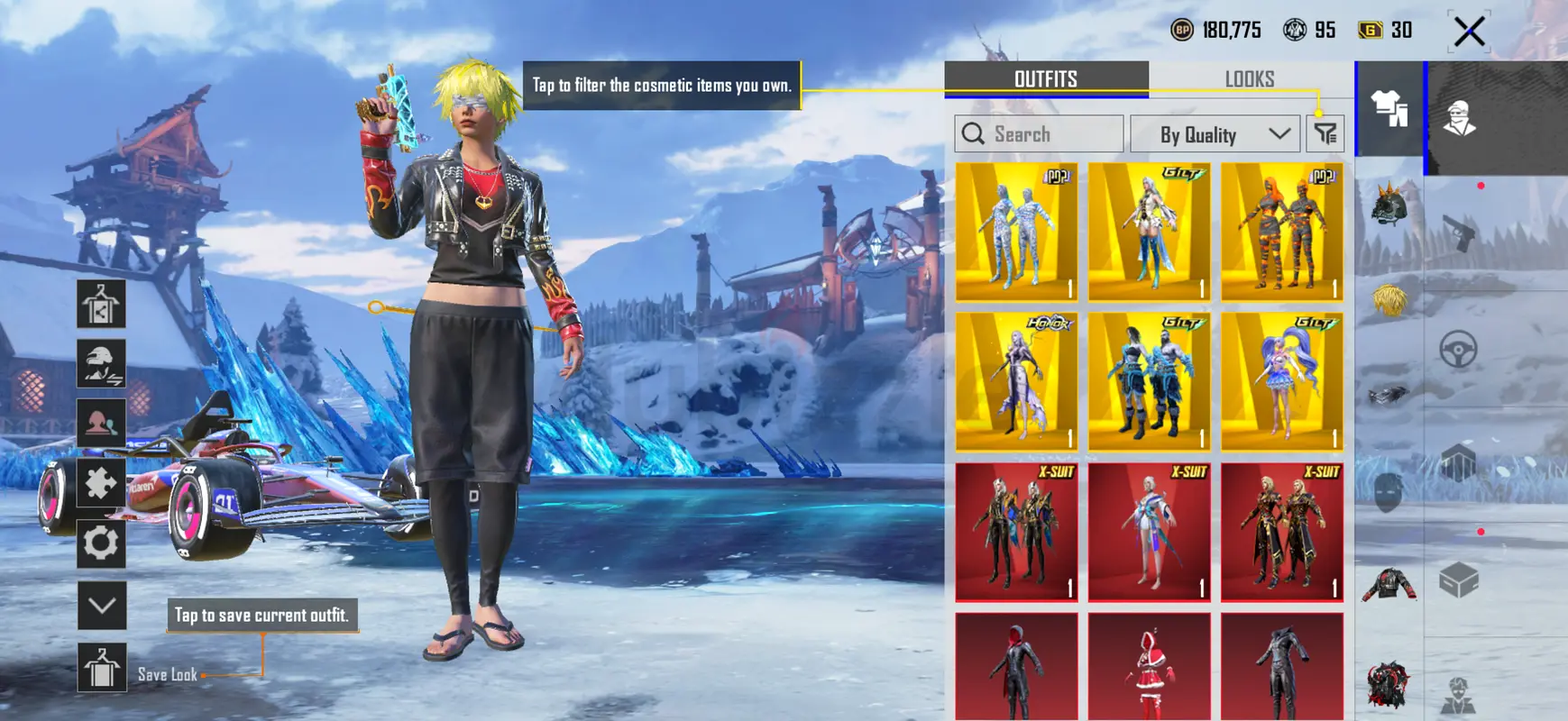The height and width of the screenshot is (721, 1568).
Task: Open the gear settings icon
Action: click(x=101, y=543)
